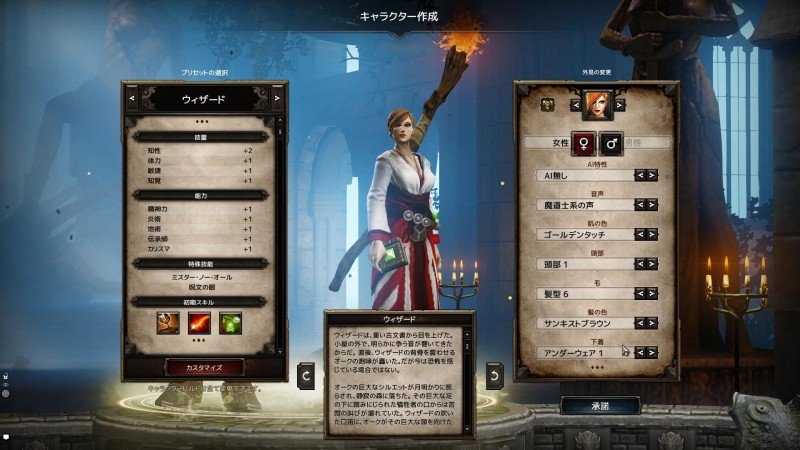Choose the male gender symbol button
800x450 pixels.
point(610,143)
